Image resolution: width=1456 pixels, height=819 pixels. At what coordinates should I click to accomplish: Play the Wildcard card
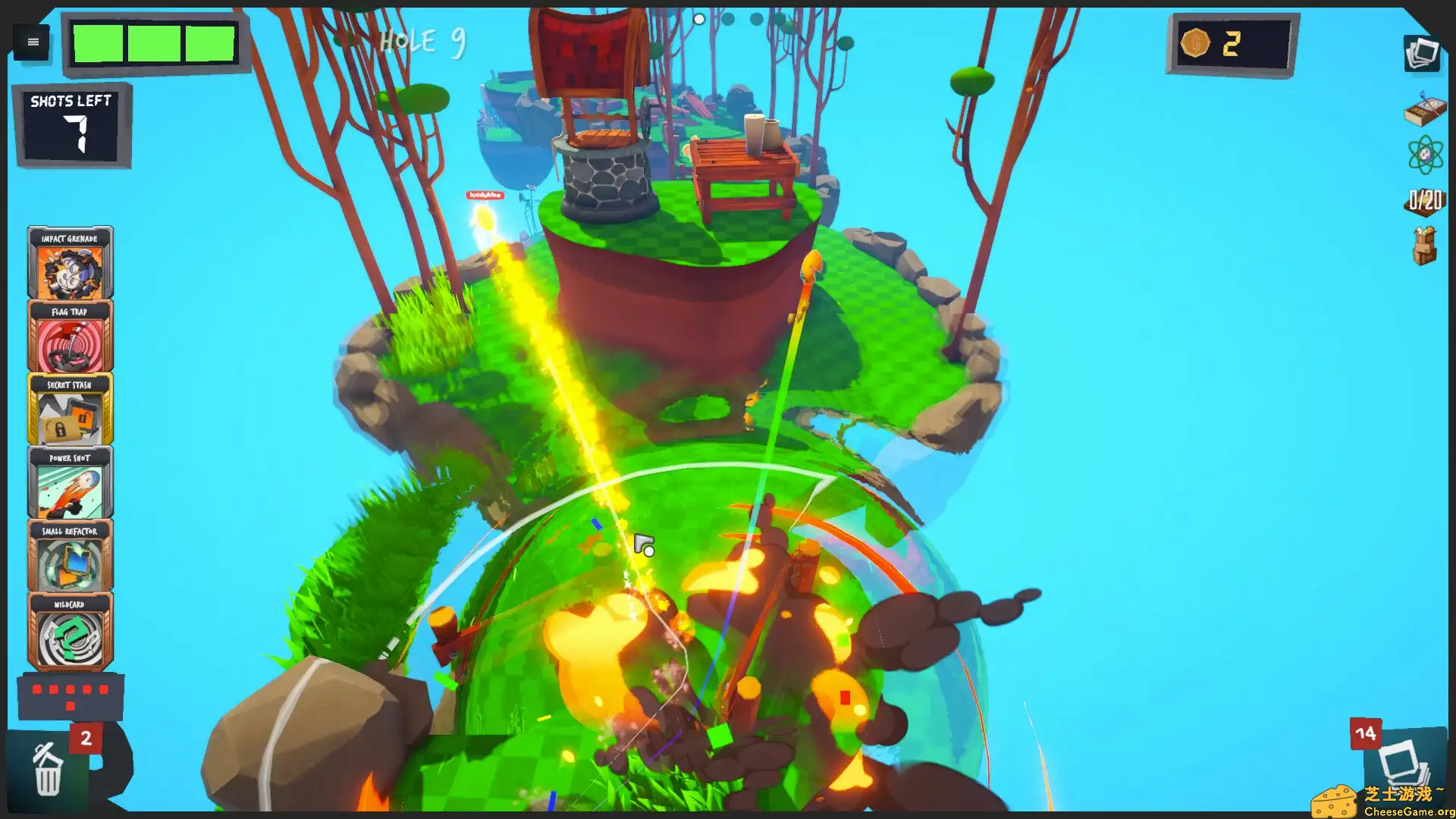click(x=70, y=630)
